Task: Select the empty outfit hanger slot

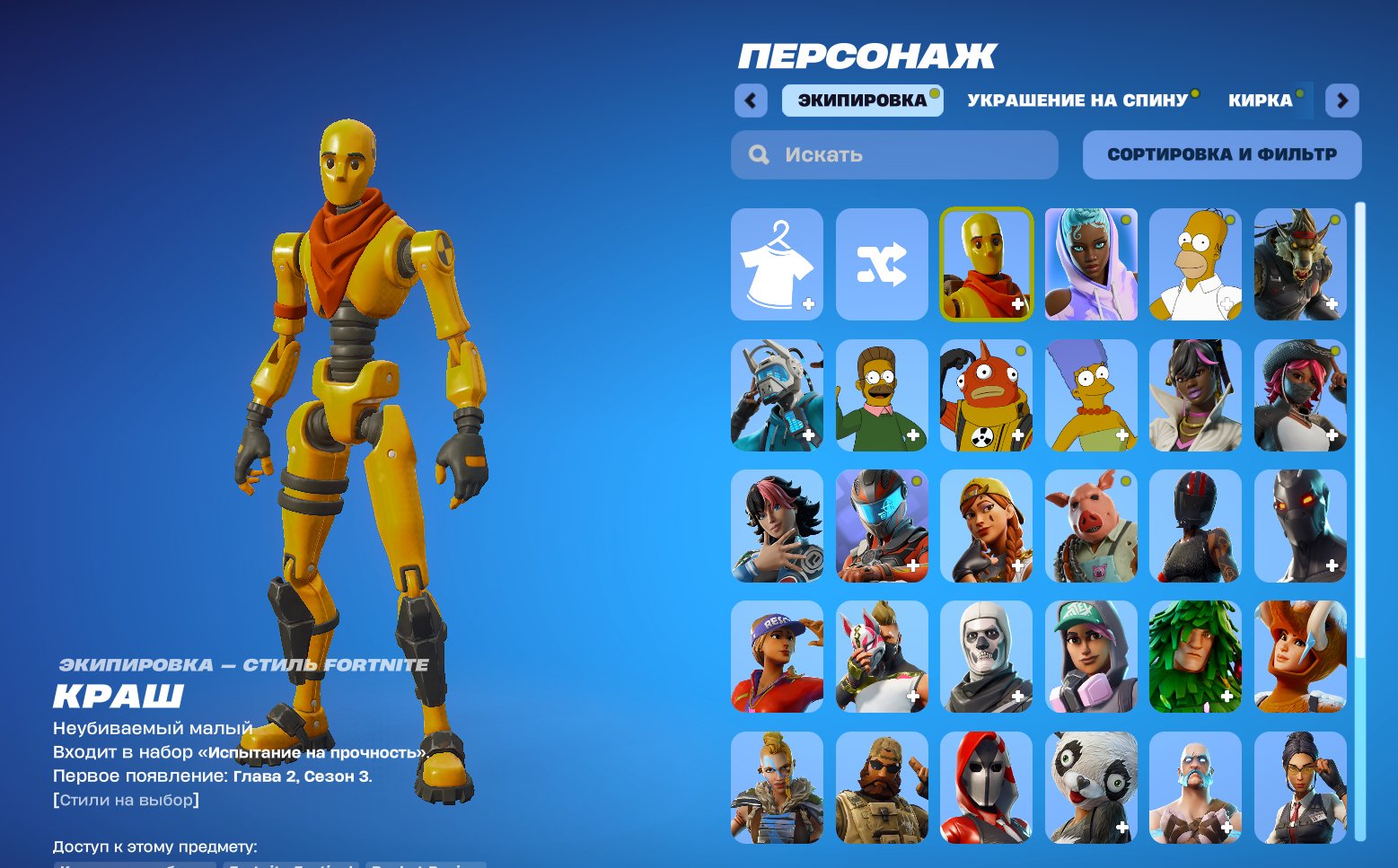Action: coord(776,264)
